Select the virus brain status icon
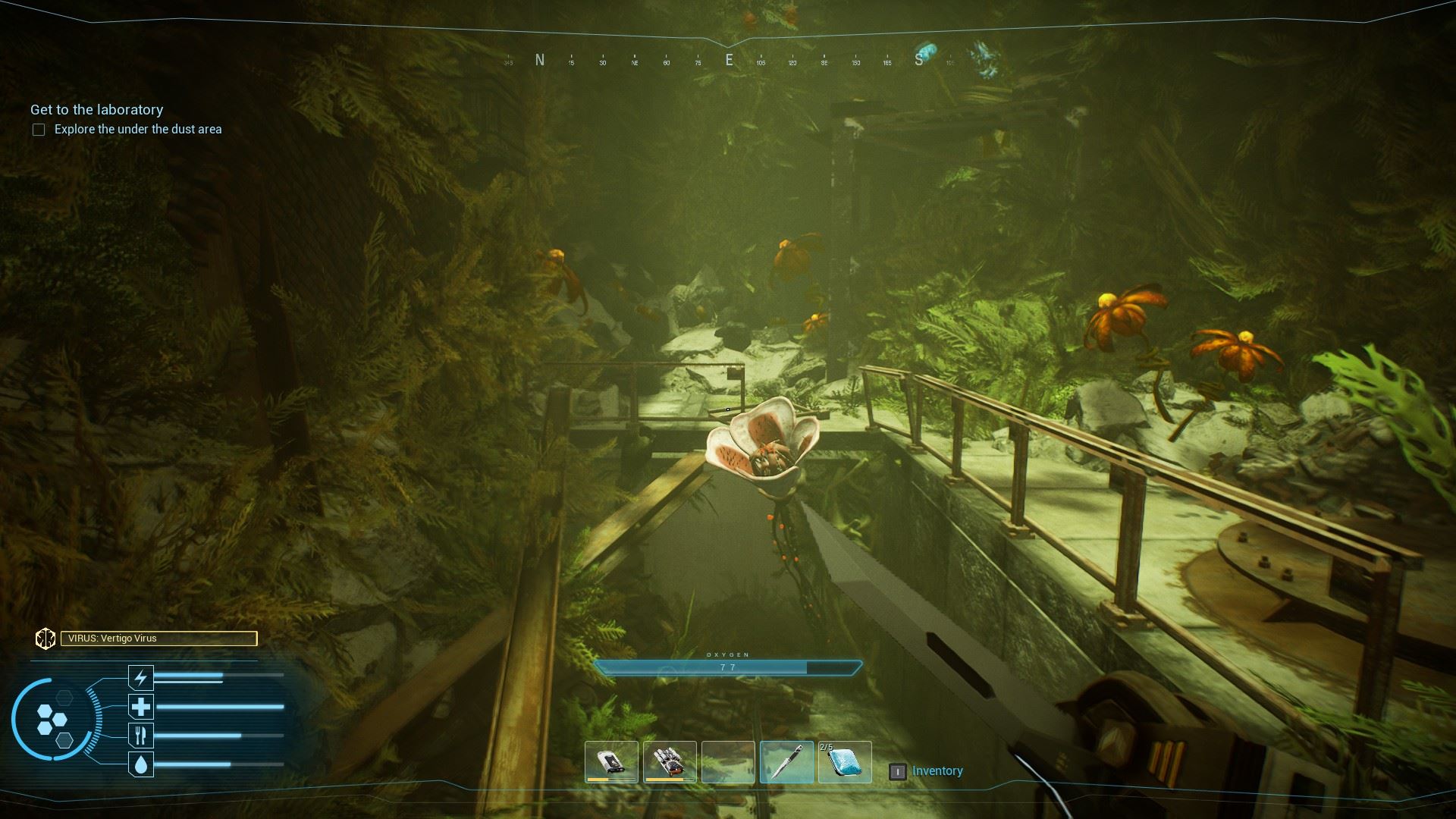 point(45,639)
